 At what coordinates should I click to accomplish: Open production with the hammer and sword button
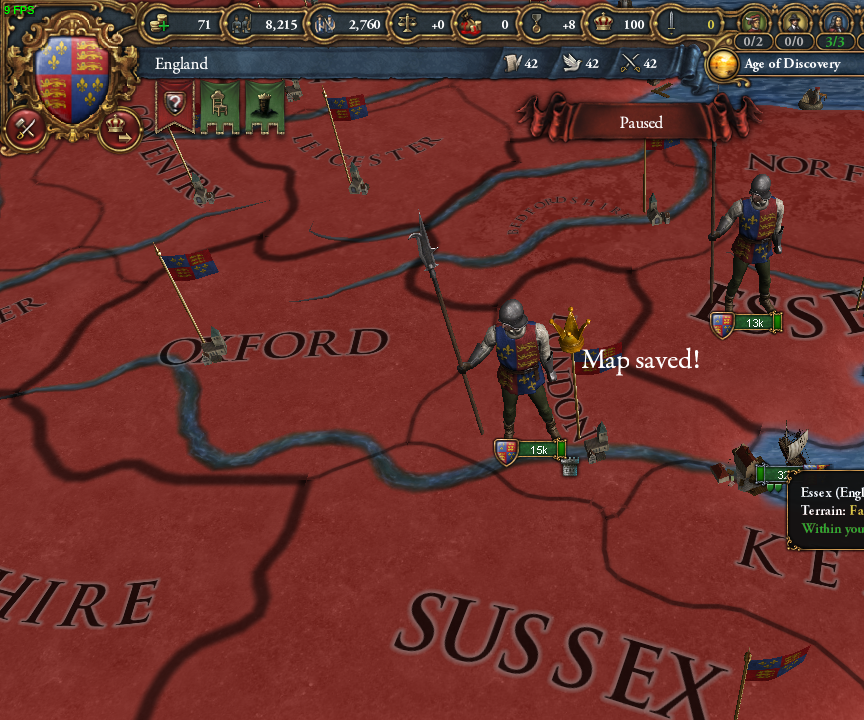click(x=26, y=128)
